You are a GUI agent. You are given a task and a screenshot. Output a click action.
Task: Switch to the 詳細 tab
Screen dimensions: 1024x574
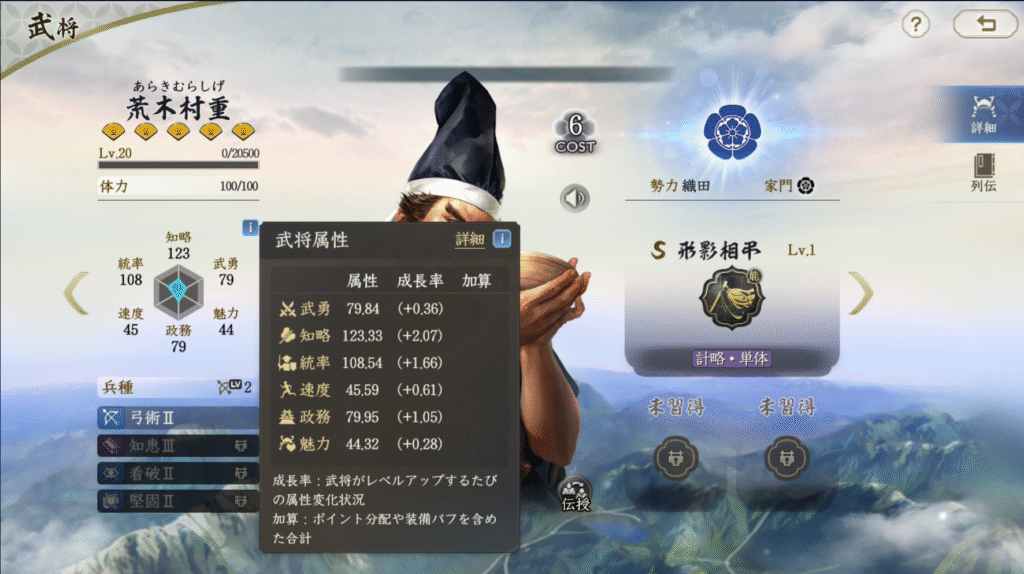(983, 112)
